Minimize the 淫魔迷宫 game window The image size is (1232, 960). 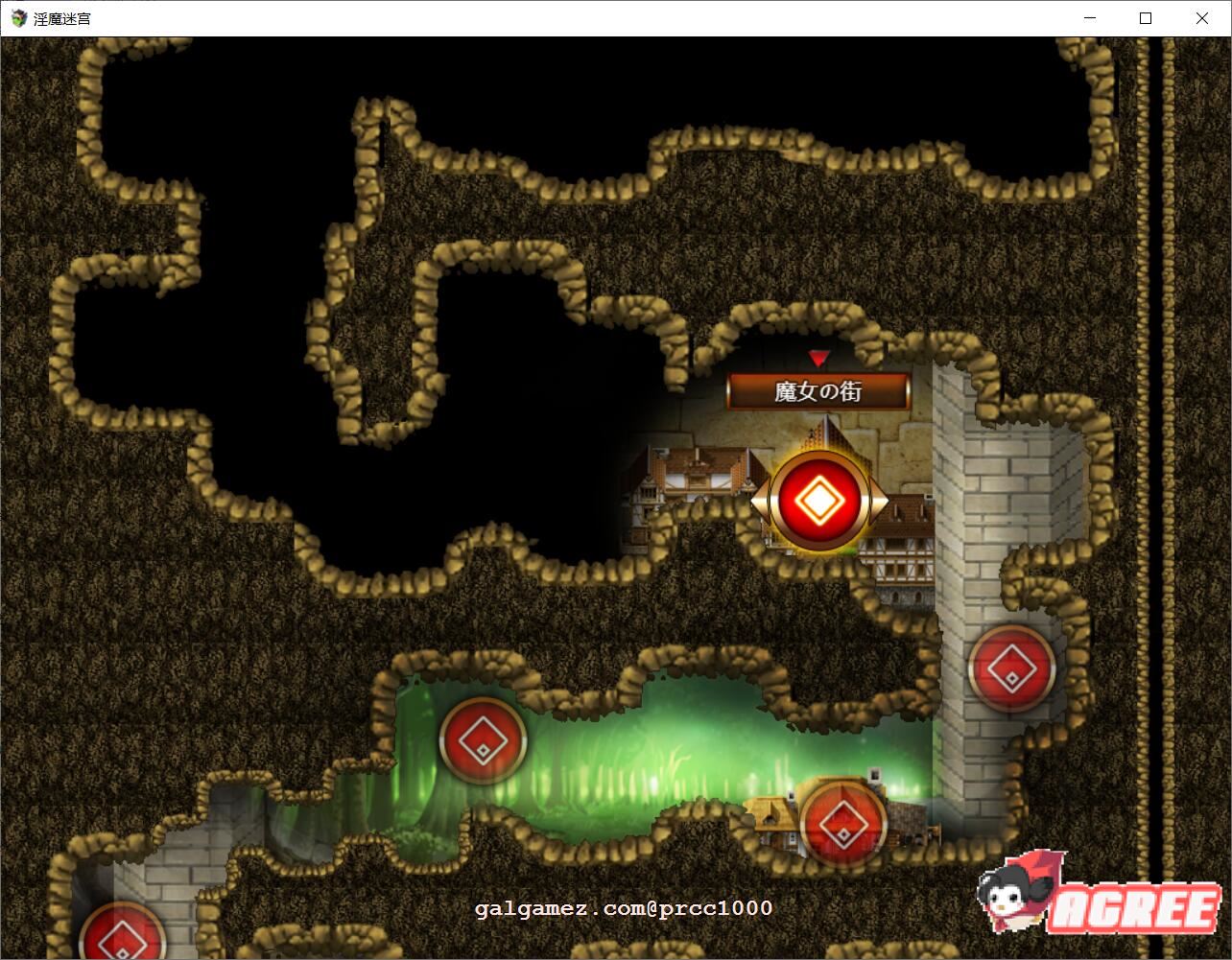pos(1089,17)
